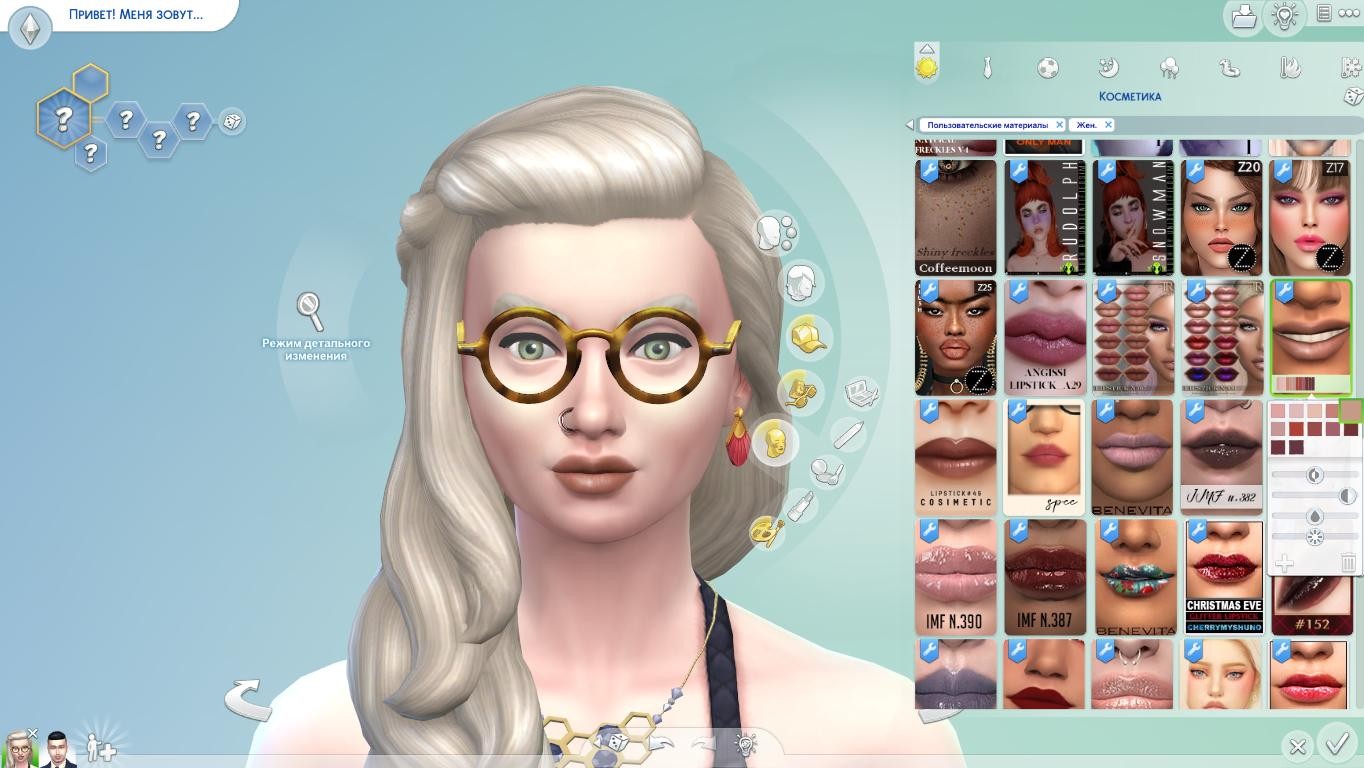Image resolution: width=1364 pixels, height=768 pixels.
Task: Remove the "Жен." filter tag
Action: (x=1108, y=125)
